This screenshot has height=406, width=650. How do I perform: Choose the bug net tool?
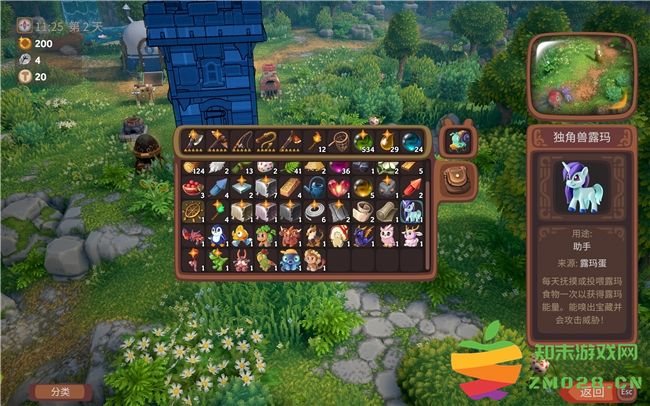(x=339, y=140)
